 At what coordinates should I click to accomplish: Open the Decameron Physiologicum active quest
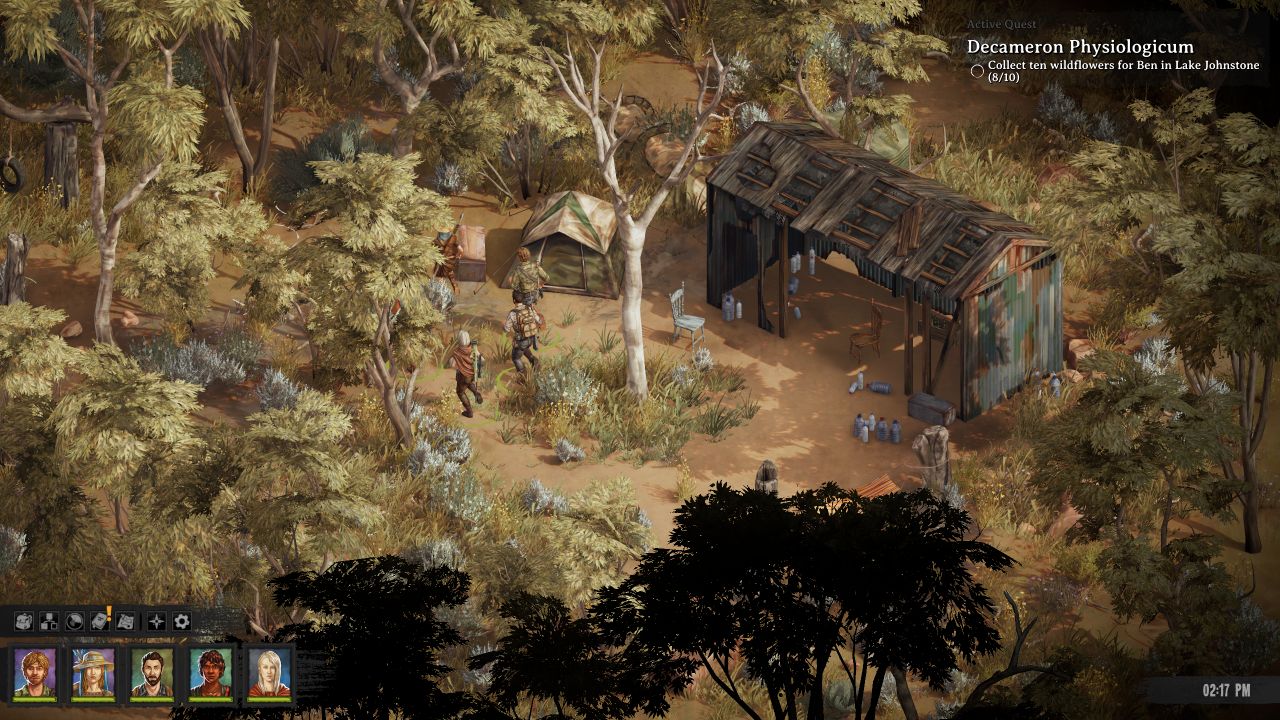tap(1079, 47)
